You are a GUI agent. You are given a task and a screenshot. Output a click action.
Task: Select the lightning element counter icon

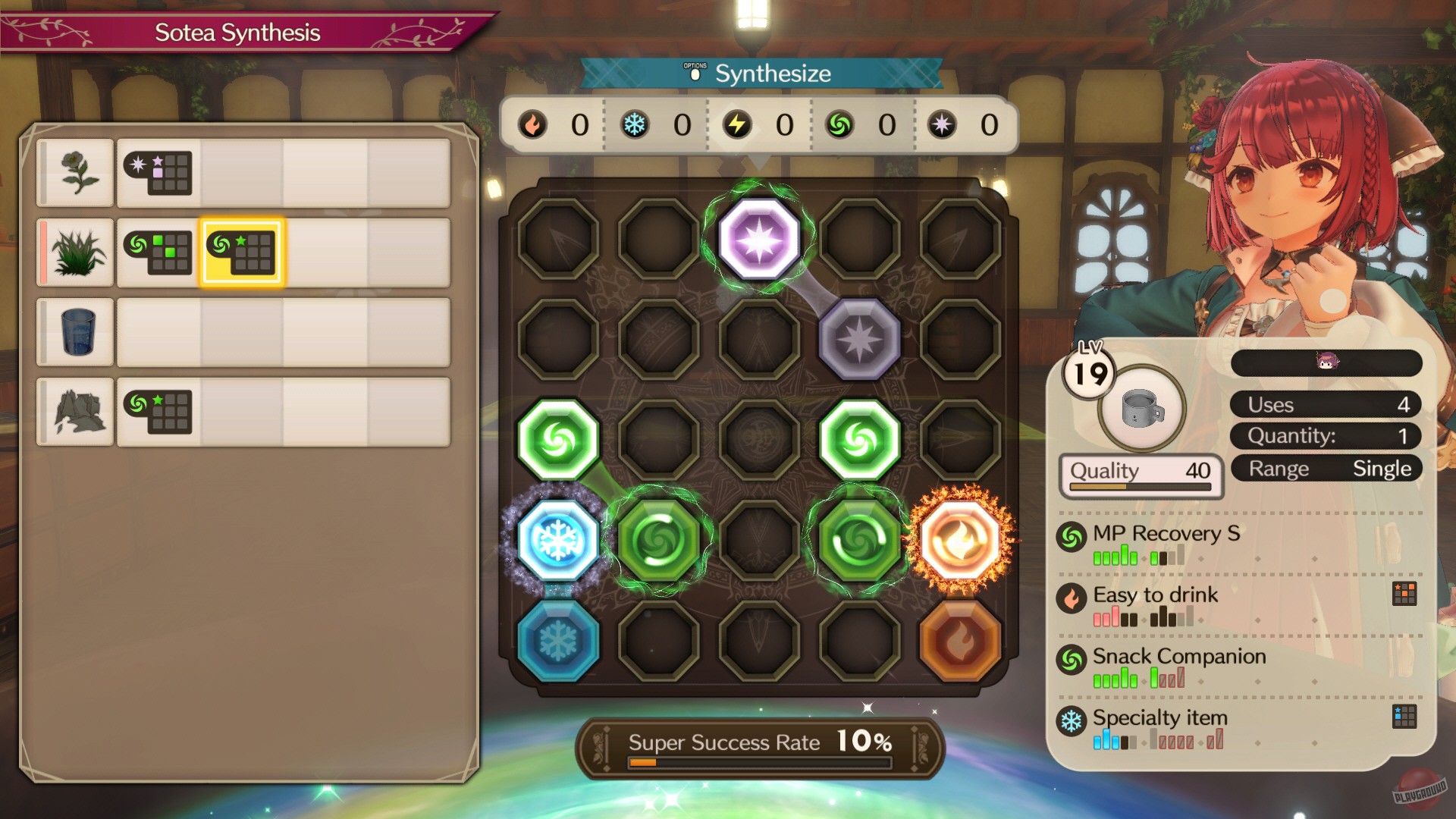(x=738, y=124)
